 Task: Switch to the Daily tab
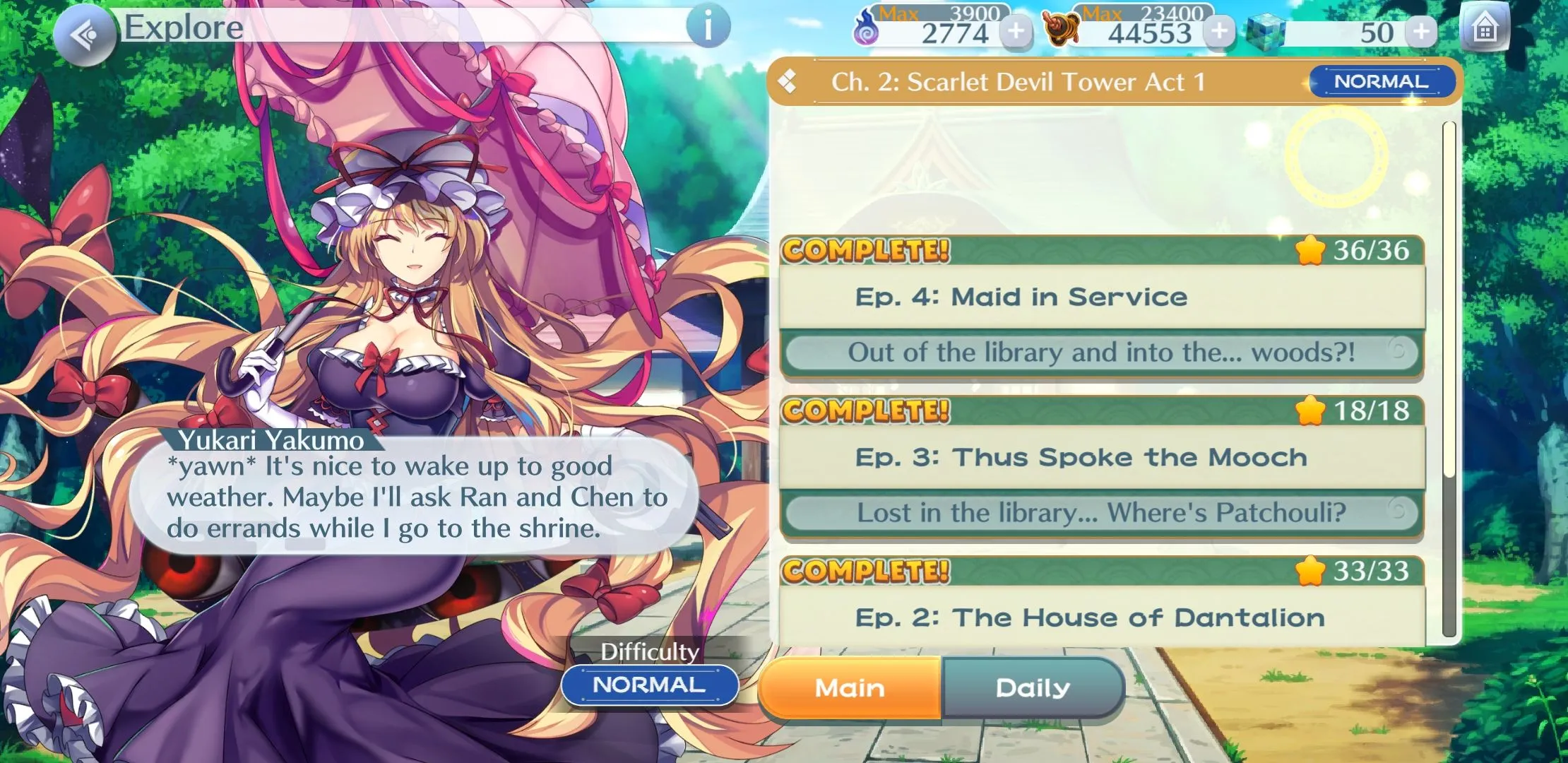point(1033,687)
